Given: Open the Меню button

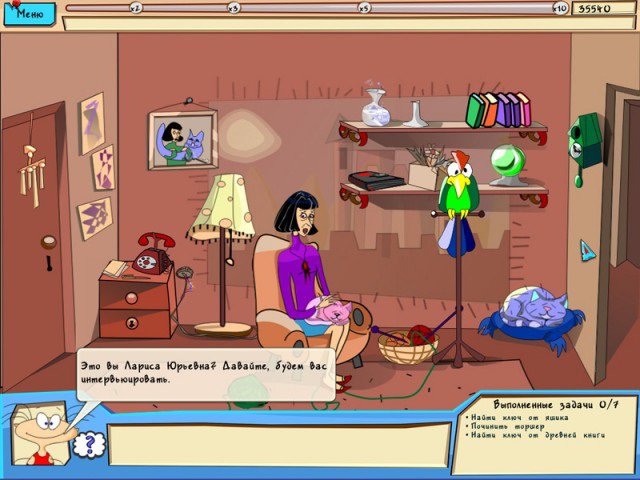Looking at the screenshot, I should click(x=29, y=15).
